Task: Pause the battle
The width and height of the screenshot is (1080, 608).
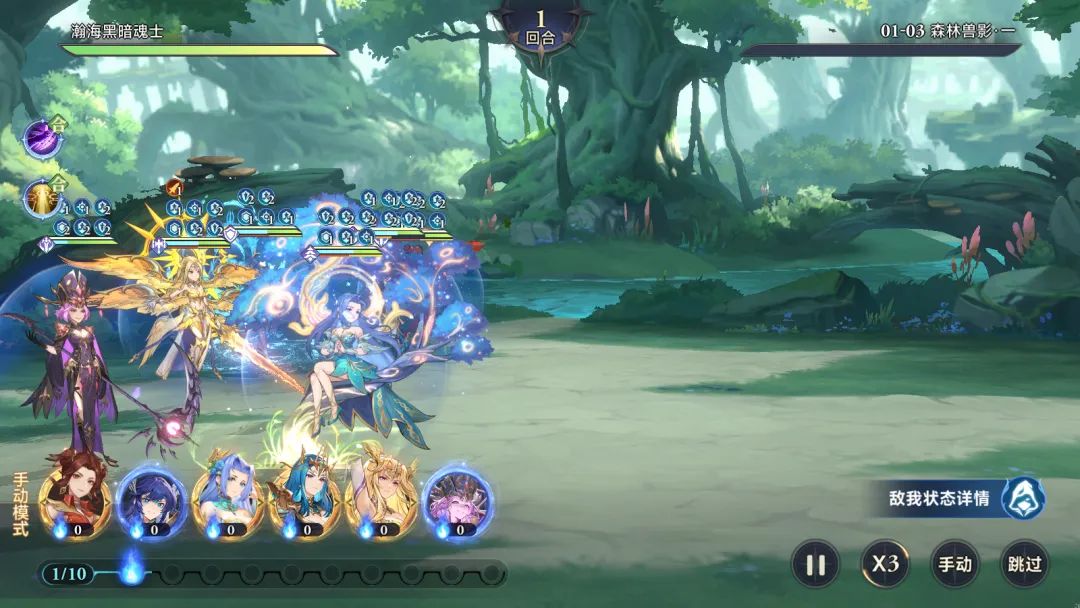Action: (815, 564)
